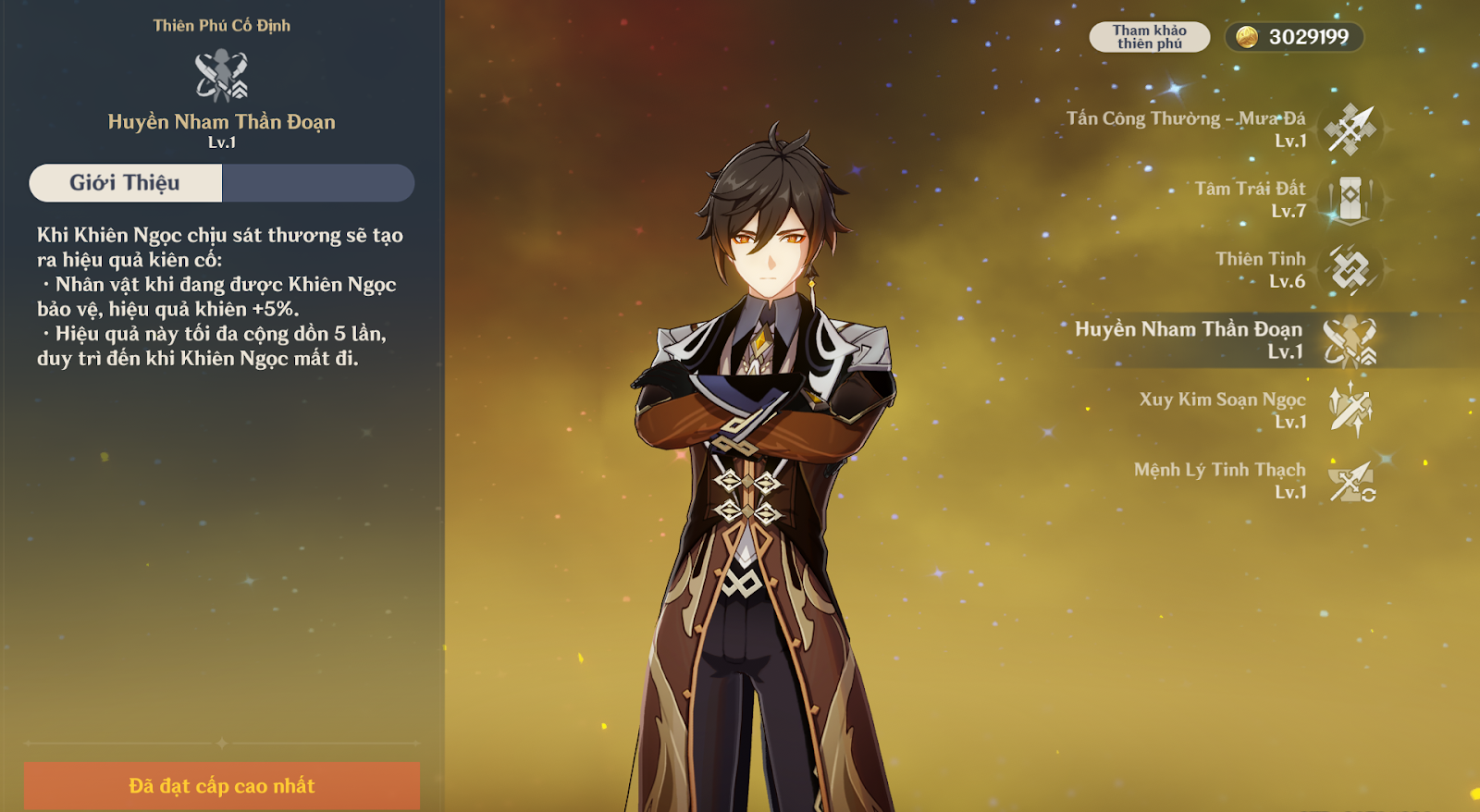1480x812 pixels.
Task: Click the Mora coin currency icon
Action: point(1247,37)
